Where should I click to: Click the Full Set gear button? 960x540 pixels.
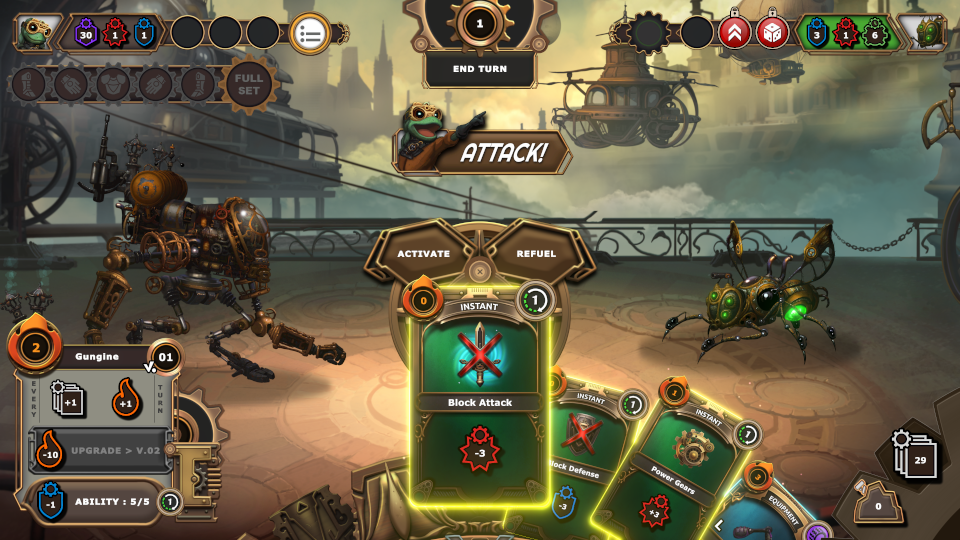249,84
